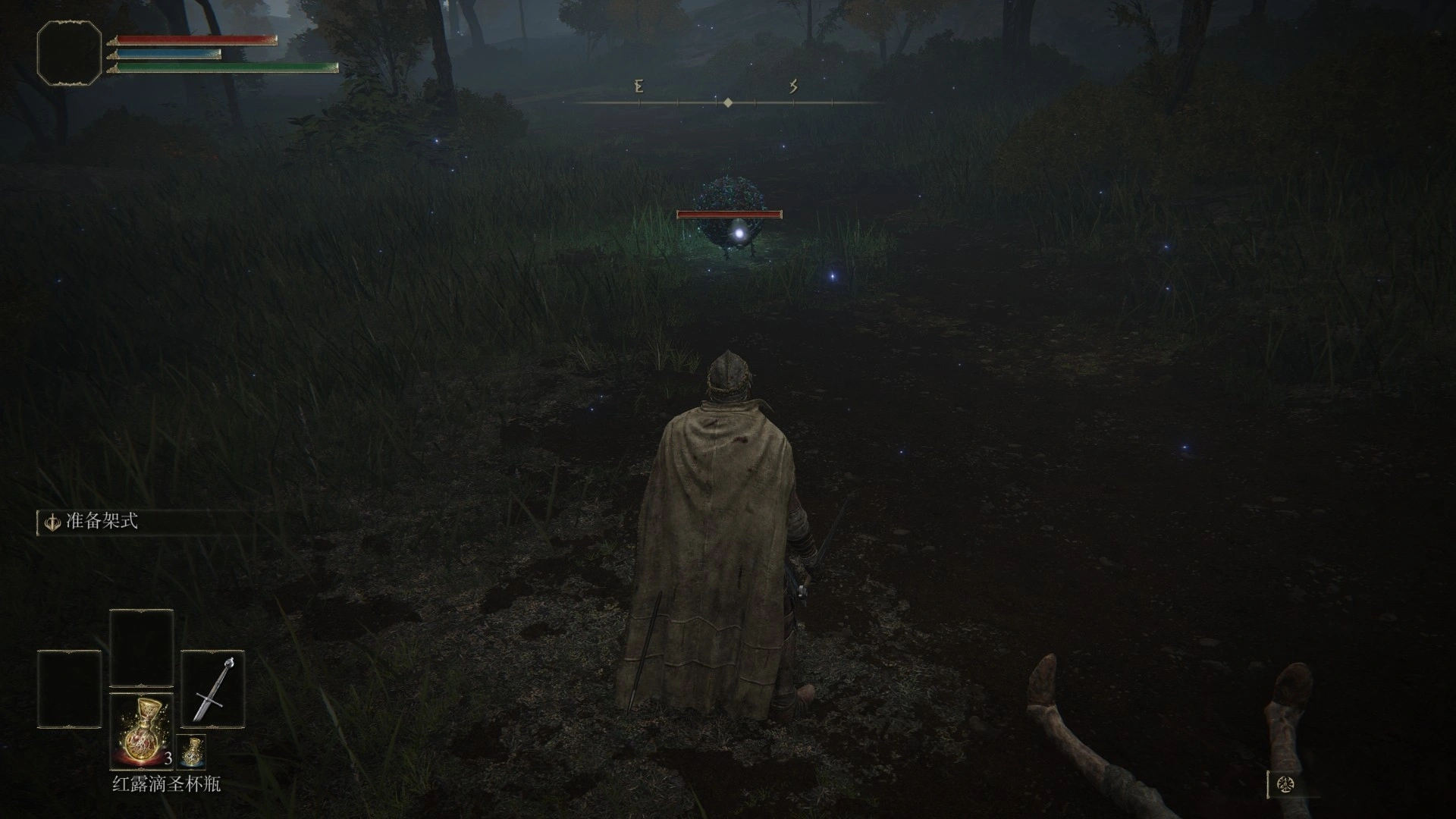1456x819 pixels.
Task: Click the compass bar's center diamond marker
Action: tap(728, 102)
